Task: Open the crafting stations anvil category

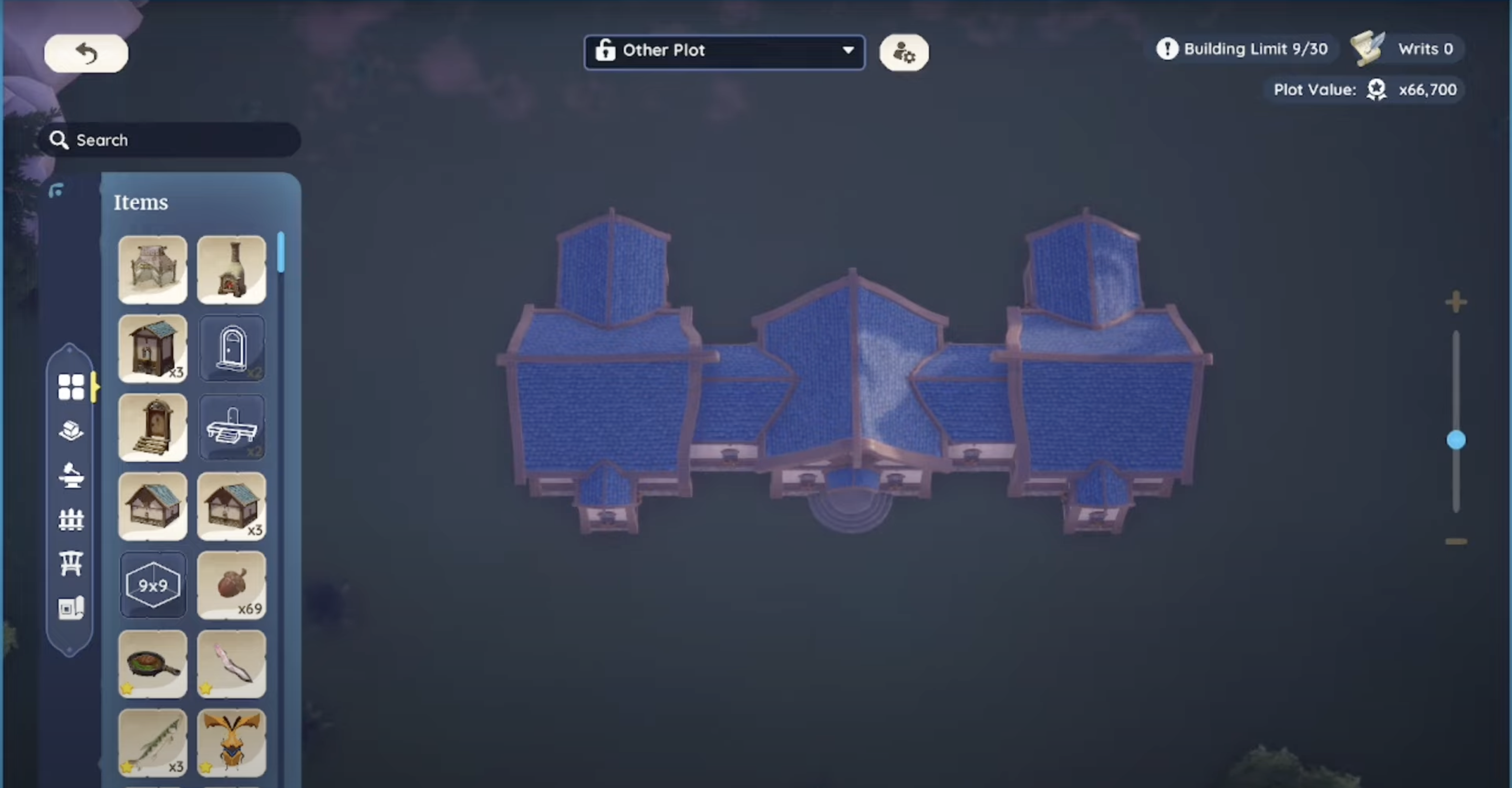Action: [71, 474]
